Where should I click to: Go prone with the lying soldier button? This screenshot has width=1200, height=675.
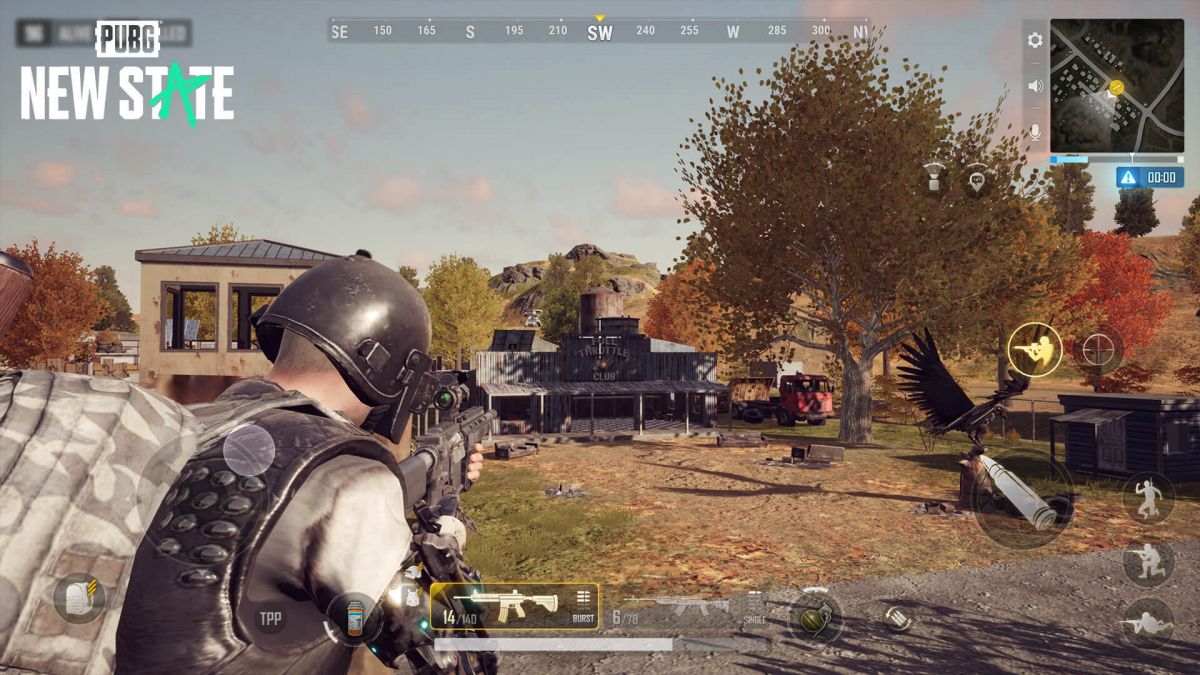pyautogui.click(x=1148, y=624)
